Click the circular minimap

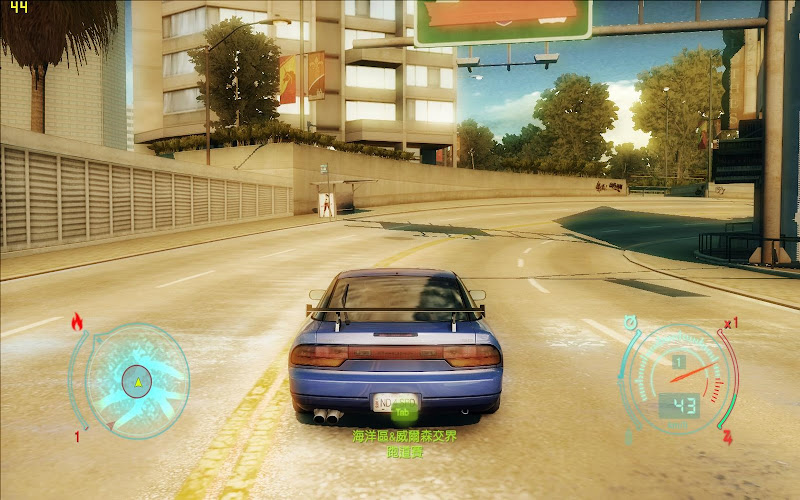point(136,380)
